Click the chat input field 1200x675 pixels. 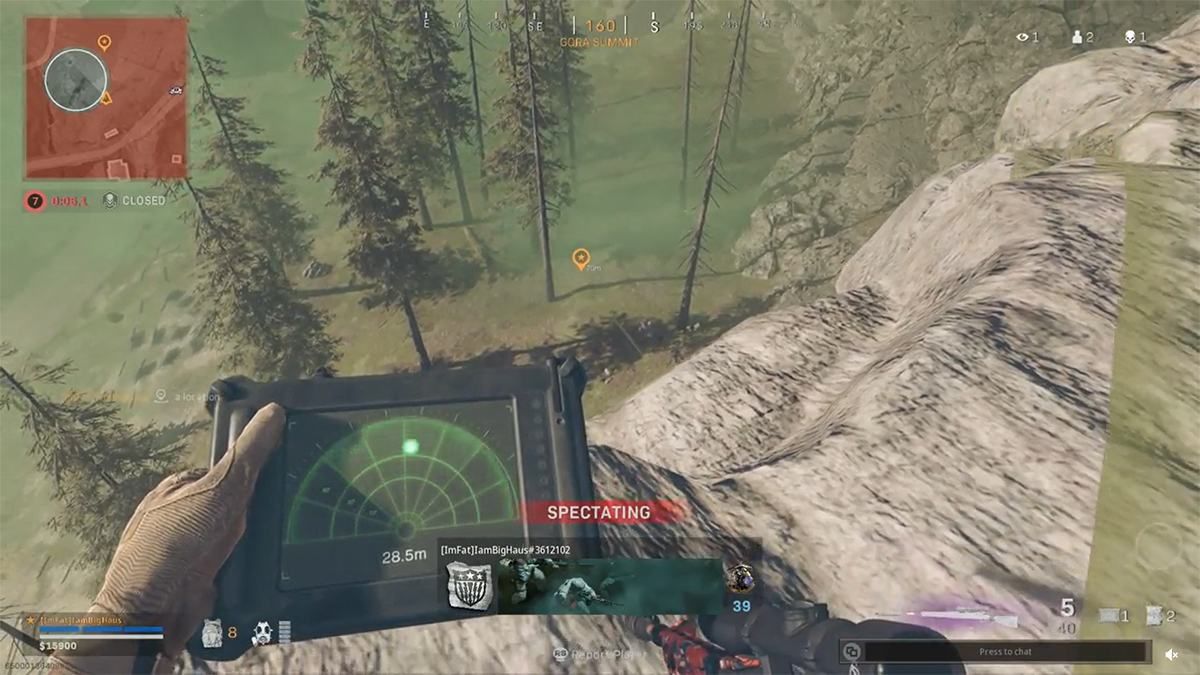[1007, 652]
